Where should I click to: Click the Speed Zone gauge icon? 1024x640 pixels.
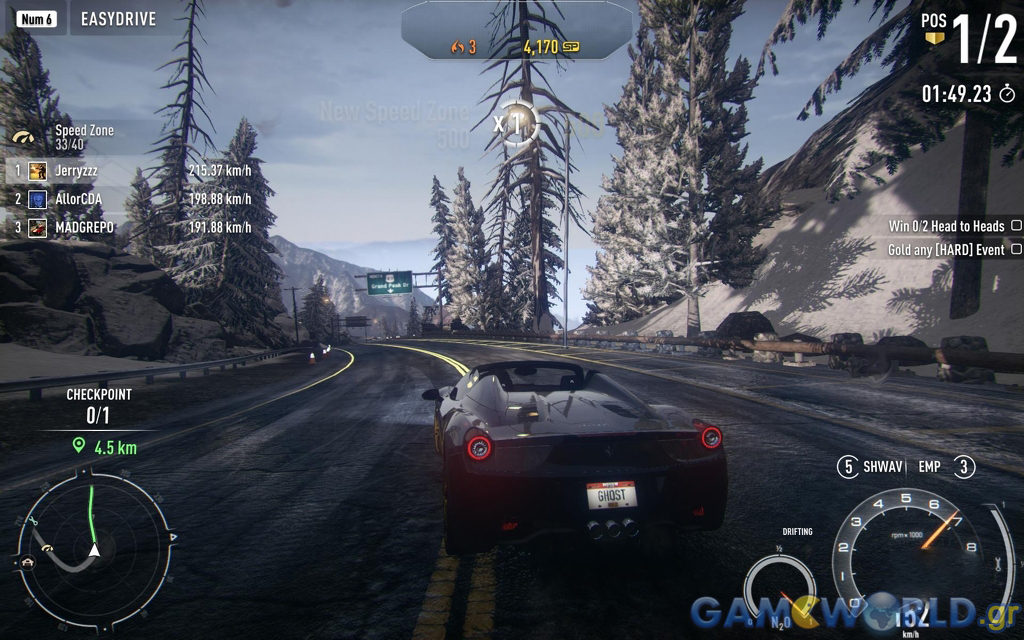point(24,137)
